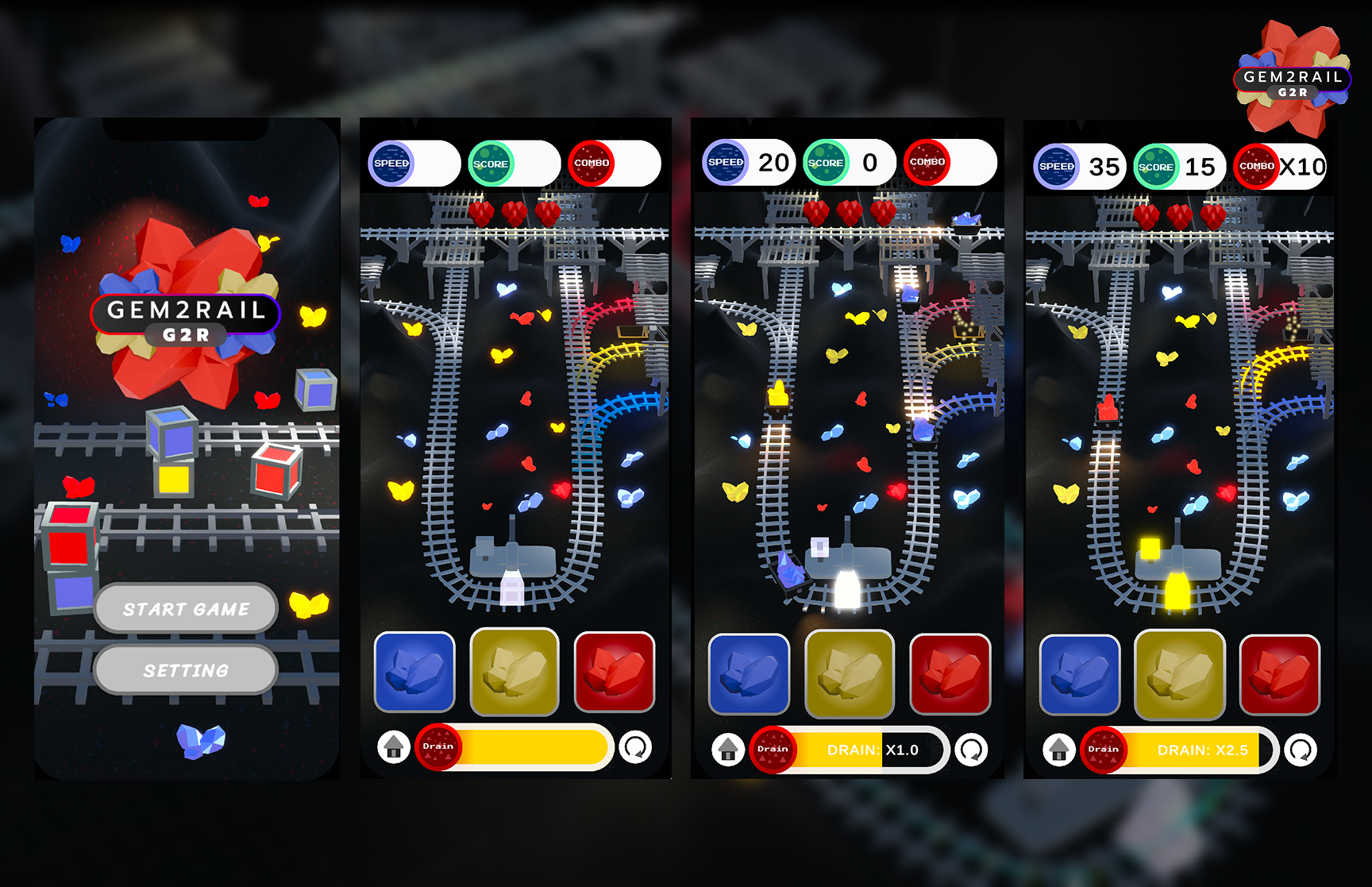Hit red gem button on the speed 20 screen
This screenshot has width=1372, height=887.
pyautogui.click(x=950, y=674)
